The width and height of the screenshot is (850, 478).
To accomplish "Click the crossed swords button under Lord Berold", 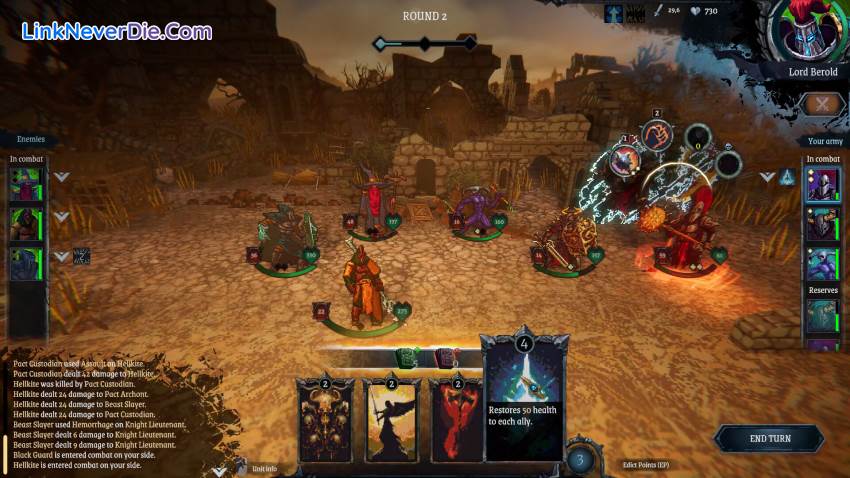I will (822, 104).
